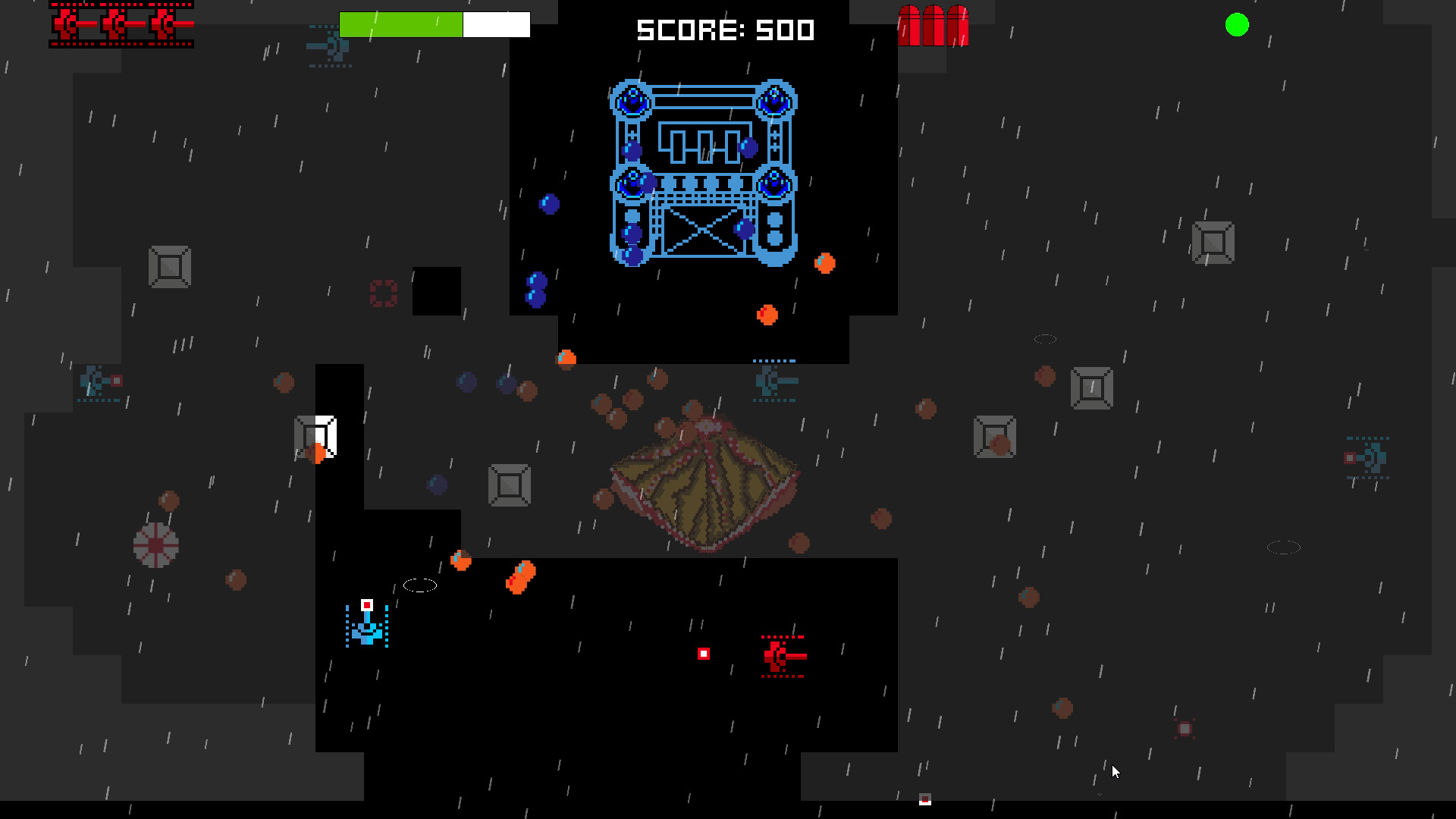Select the SCORE: 500 text display

(724, 30)
